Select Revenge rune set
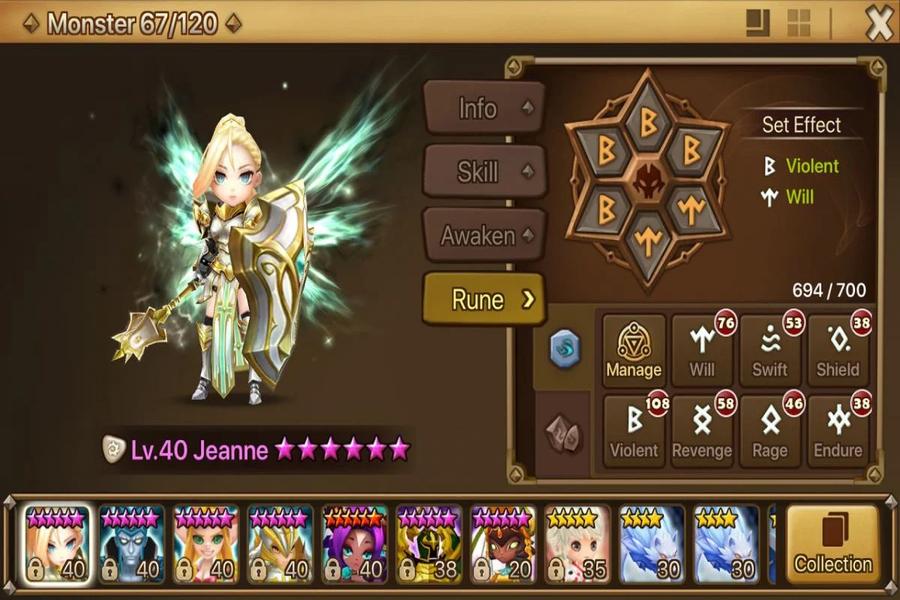This screenshot has height=600, width=900. (702, 431)
